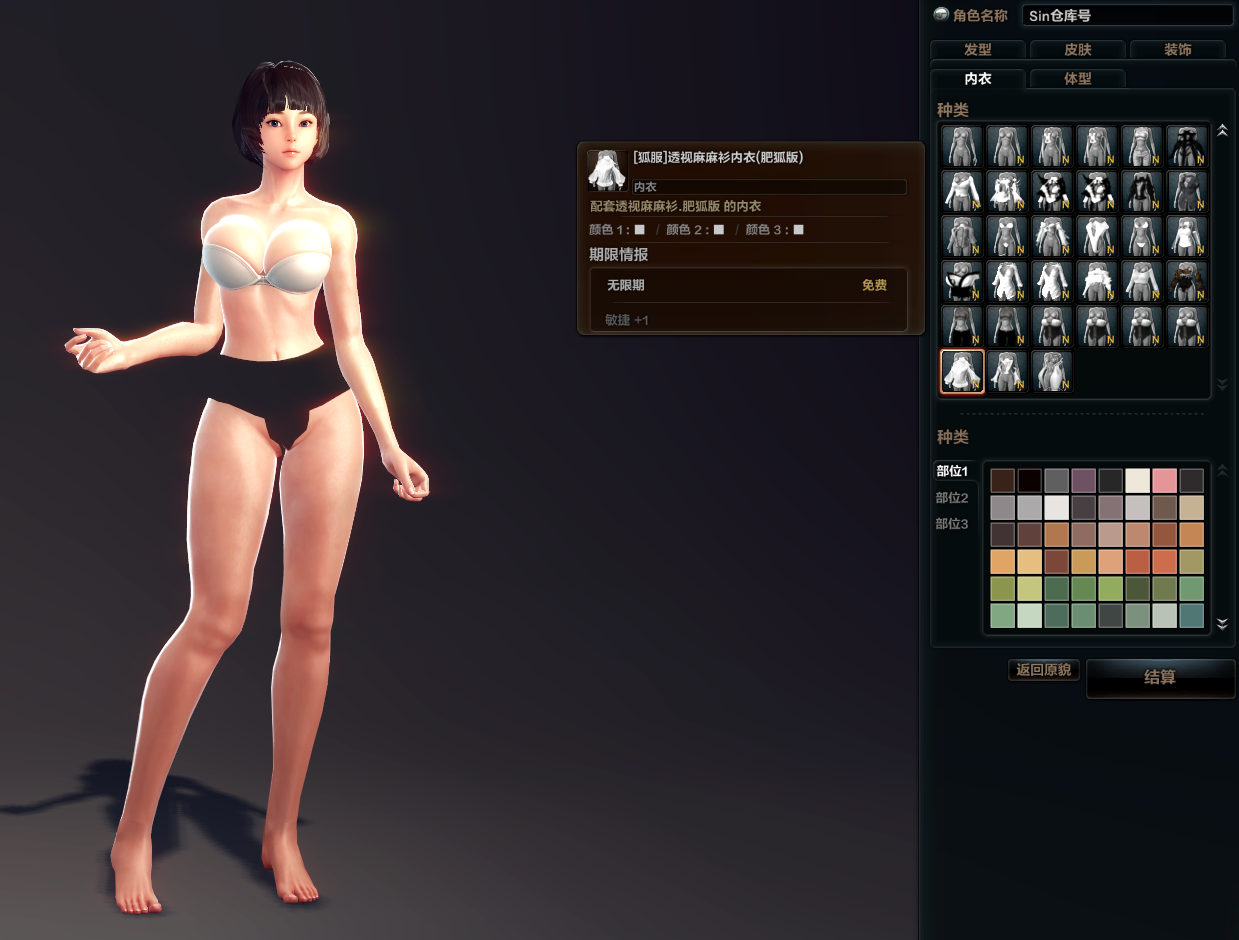Viewport: 1239px width, 940px height.
Task: Select the 部位2 color part
Action: pos(952,498)
